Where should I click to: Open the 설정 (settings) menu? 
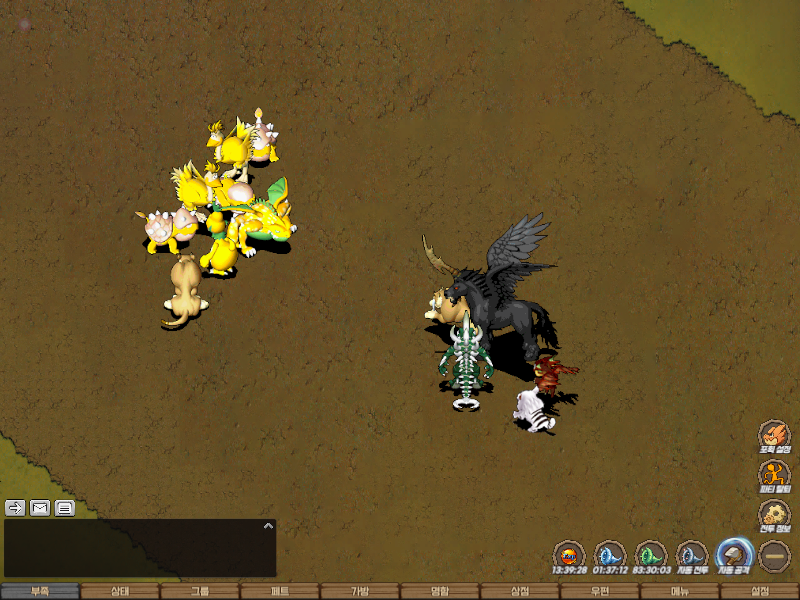tap(760, 591)
